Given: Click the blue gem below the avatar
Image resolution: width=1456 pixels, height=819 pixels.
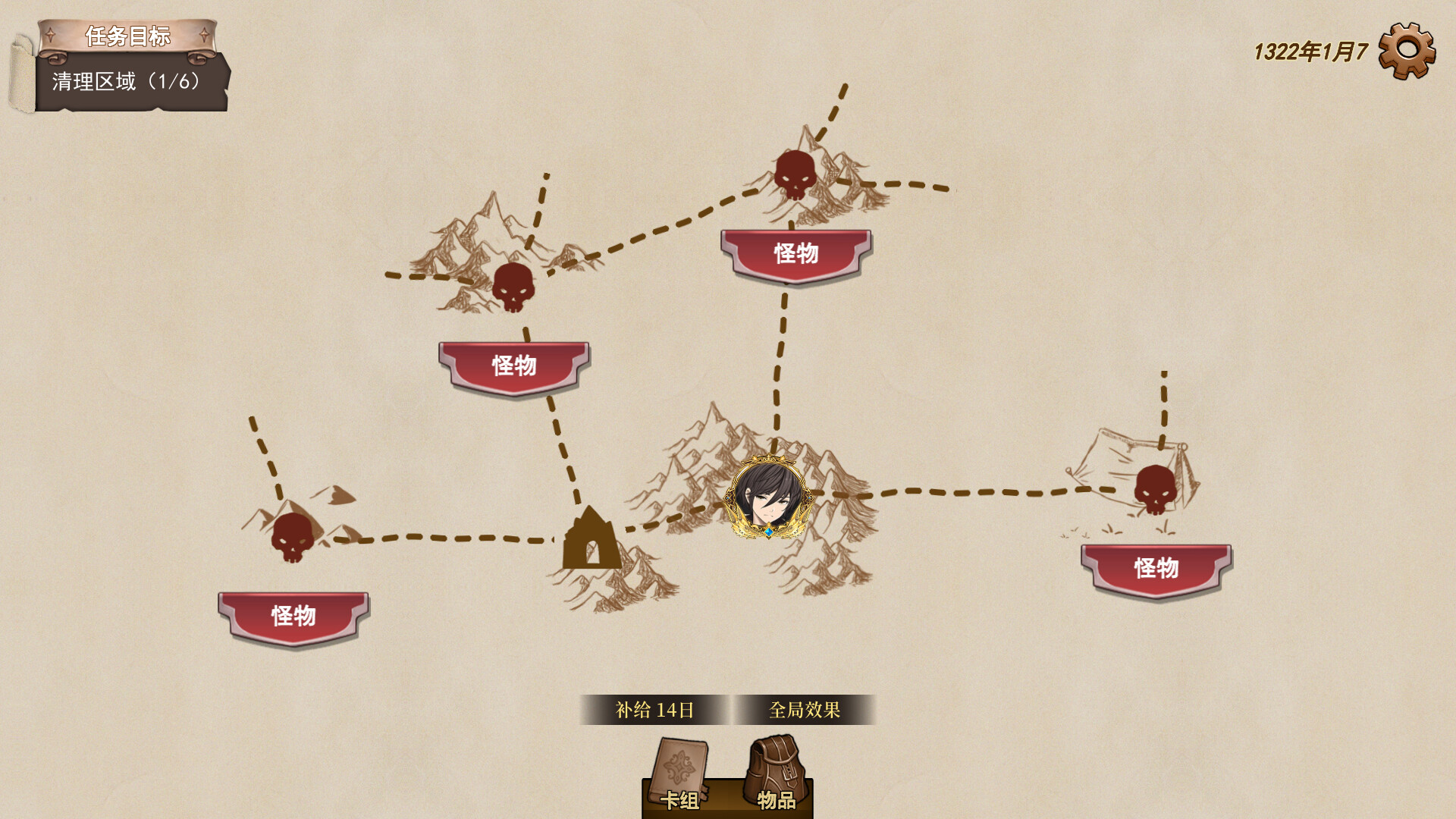Looking at the screenshot, I should click(768, 534).
